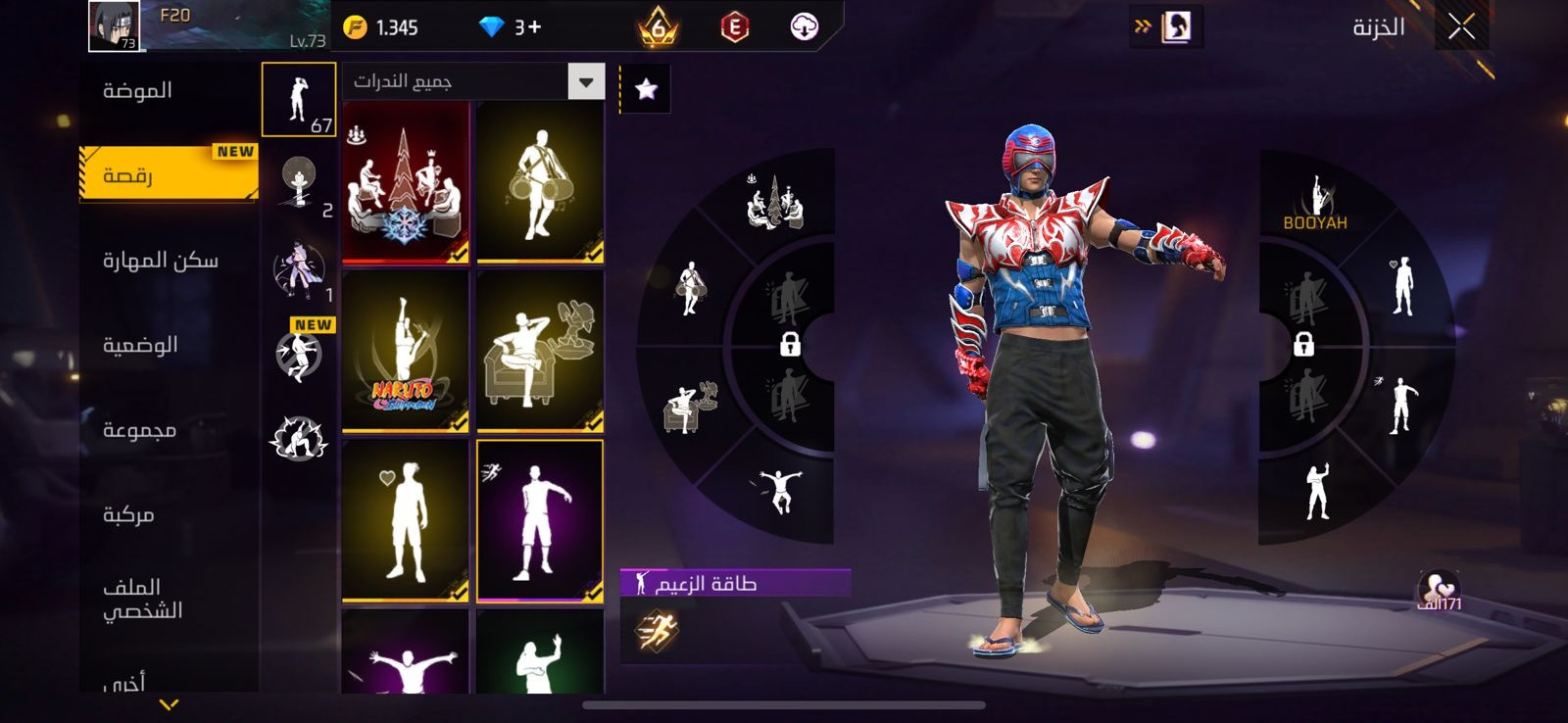Open the diamond top-up plus

point(528,27)
